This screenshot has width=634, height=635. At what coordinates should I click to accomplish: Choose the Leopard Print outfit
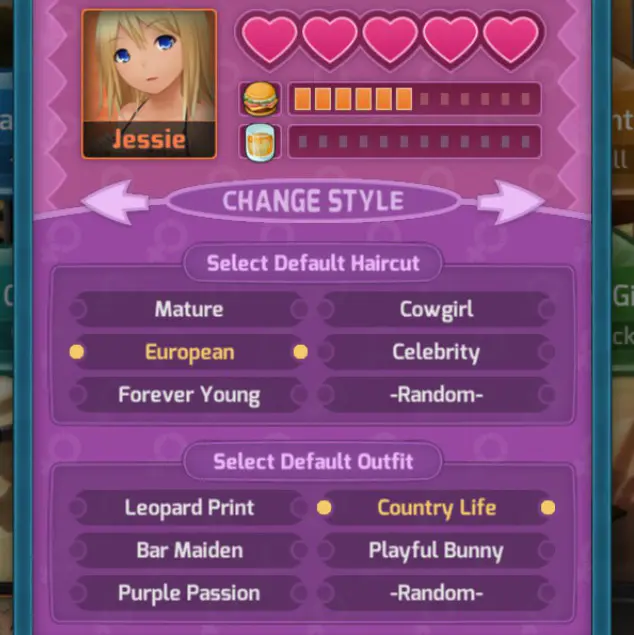coord(188,507)
